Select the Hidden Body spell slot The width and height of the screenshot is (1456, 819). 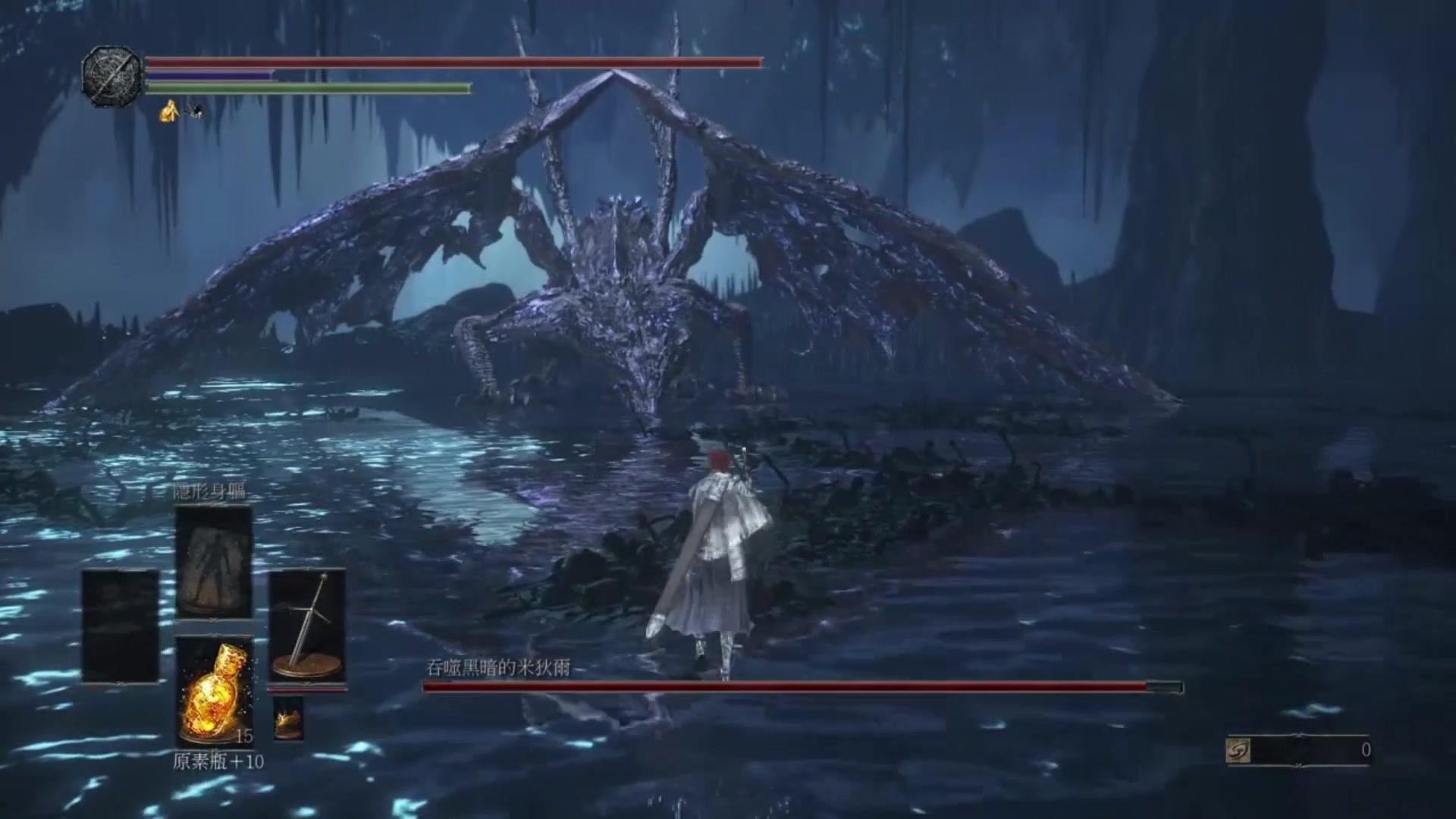[214, 562]
